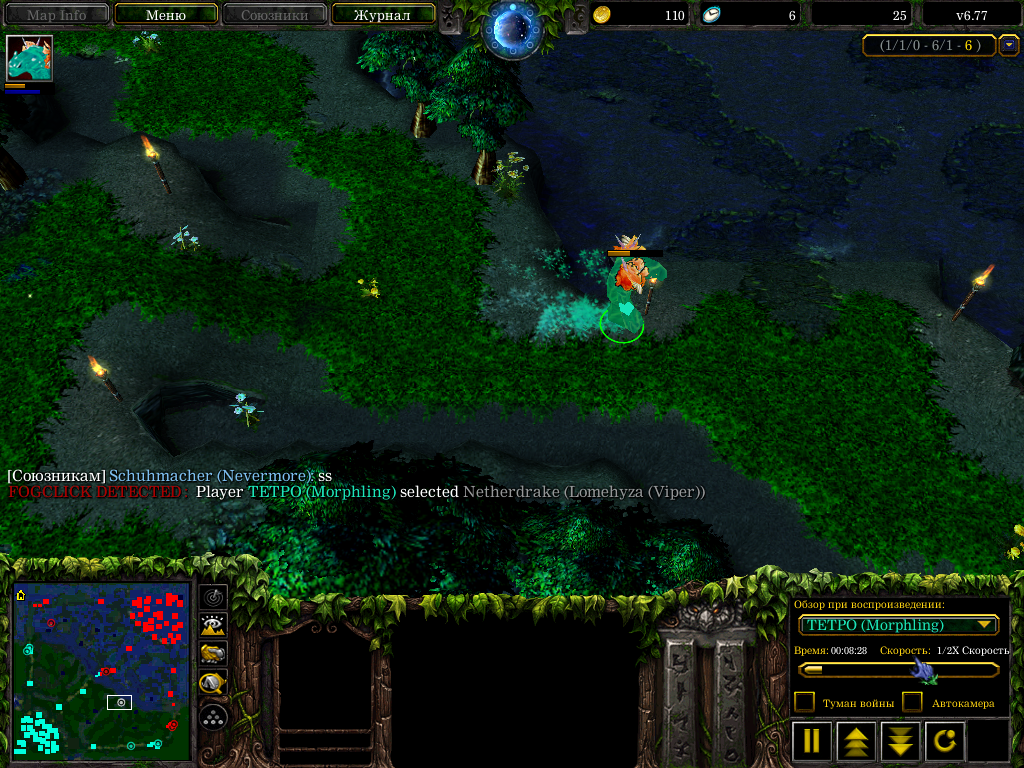
Task: Collapse the scoreboard arrow button
Action: [1008, 45]
